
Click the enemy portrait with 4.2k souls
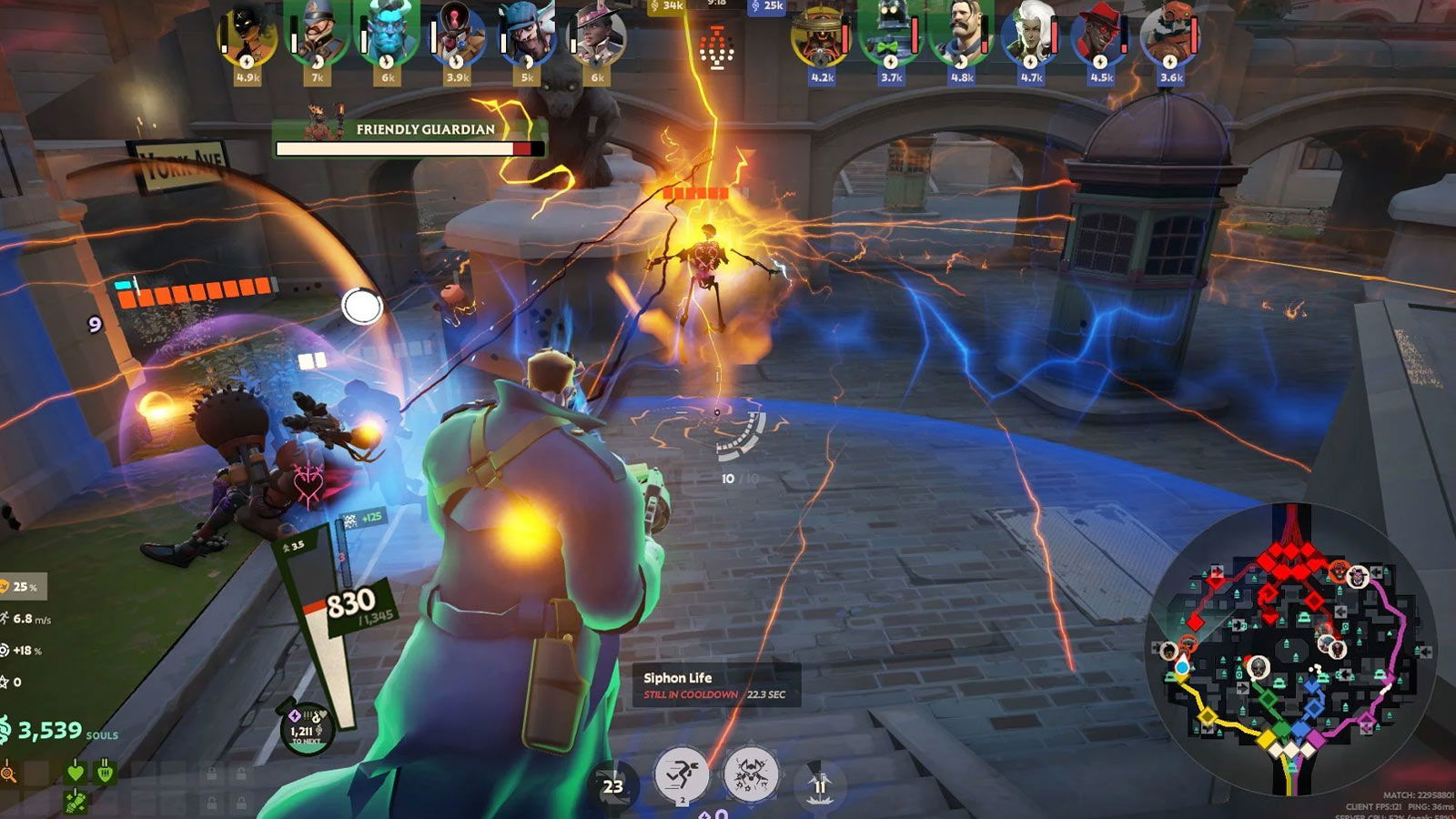pos(820,35)
